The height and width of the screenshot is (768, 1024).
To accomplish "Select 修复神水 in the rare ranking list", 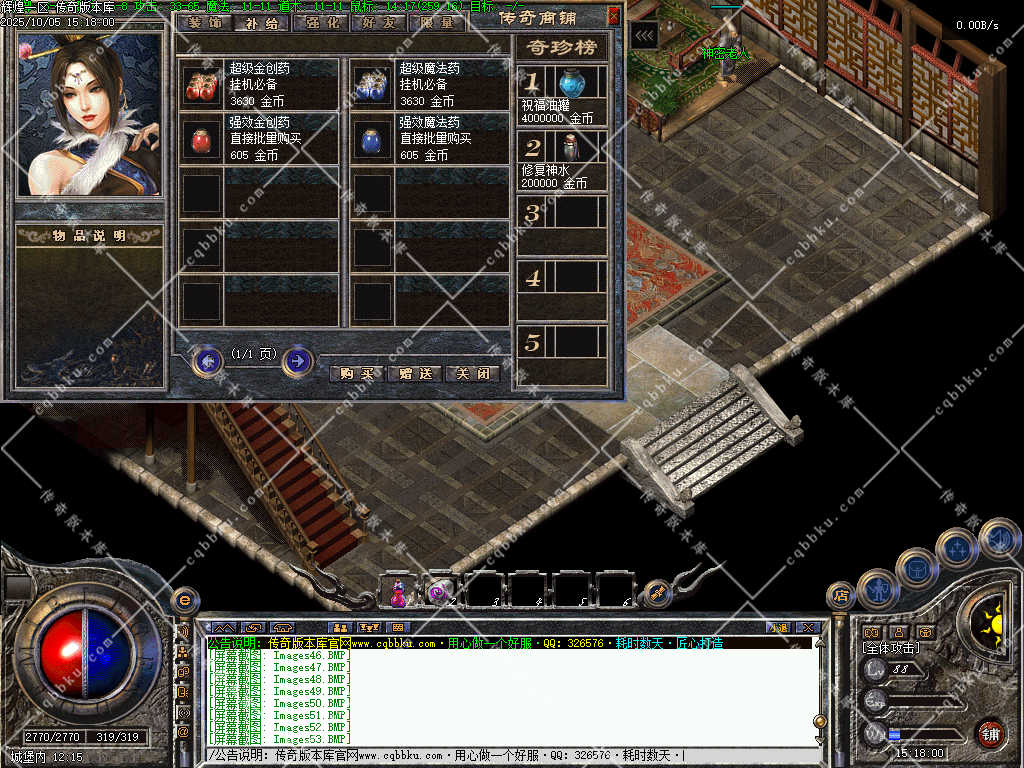I will [571, 147].
